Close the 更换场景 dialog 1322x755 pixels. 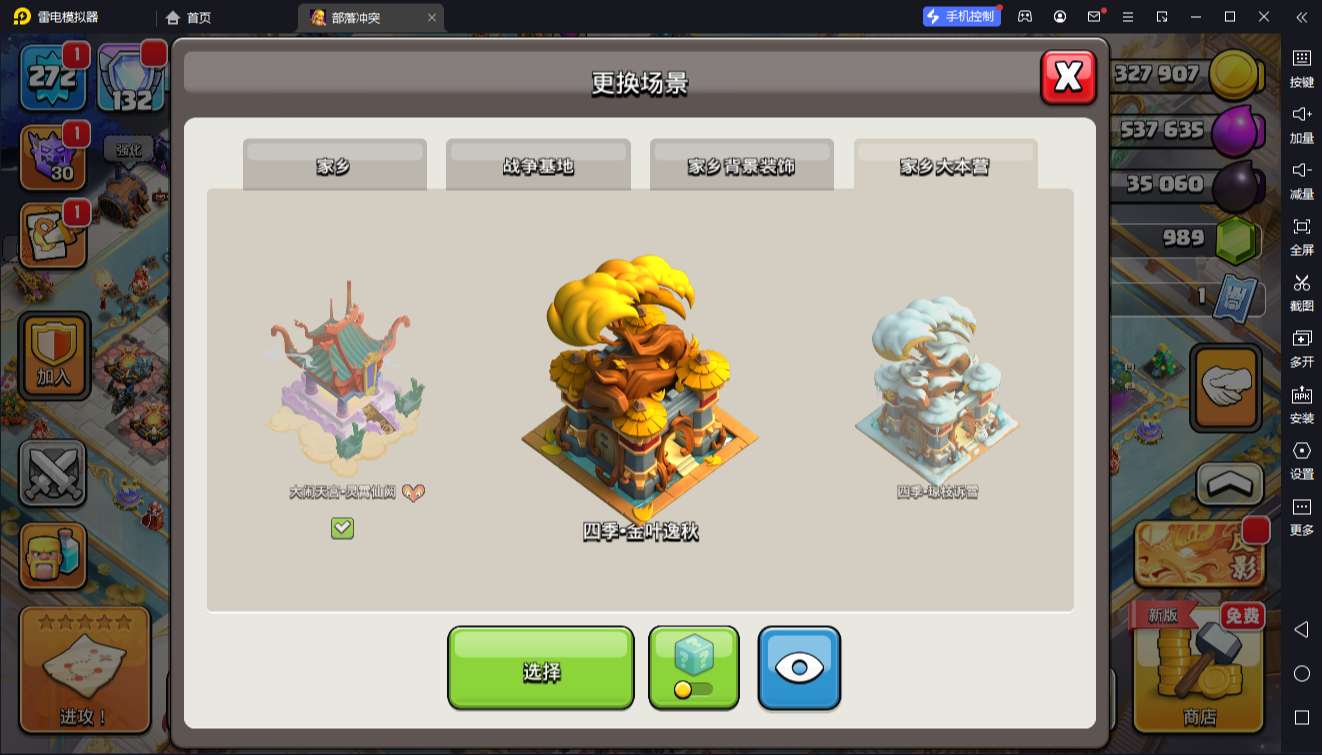1068,77
